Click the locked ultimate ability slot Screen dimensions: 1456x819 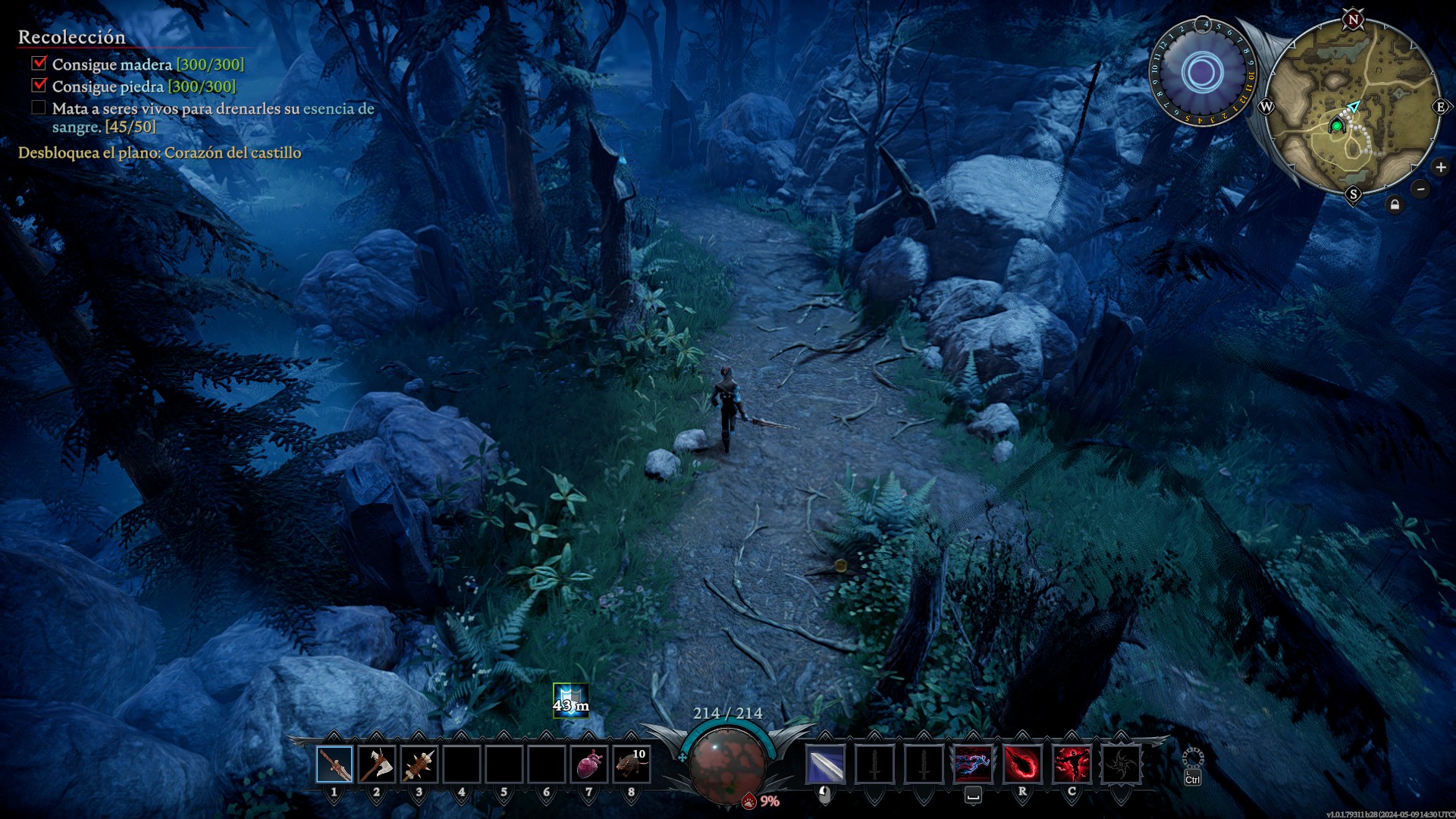(1121, 764)
